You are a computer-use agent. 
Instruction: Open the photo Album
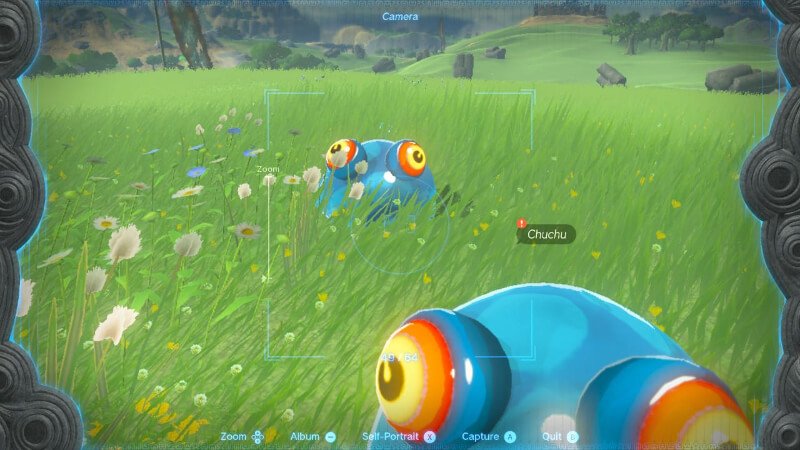(x=312, y=437)
